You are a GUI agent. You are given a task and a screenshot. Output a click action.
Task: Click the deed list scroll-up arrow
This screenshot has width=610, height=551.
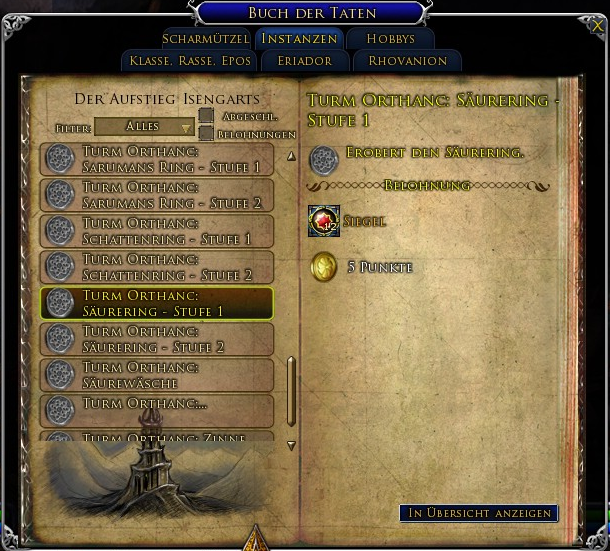(291, 156)
